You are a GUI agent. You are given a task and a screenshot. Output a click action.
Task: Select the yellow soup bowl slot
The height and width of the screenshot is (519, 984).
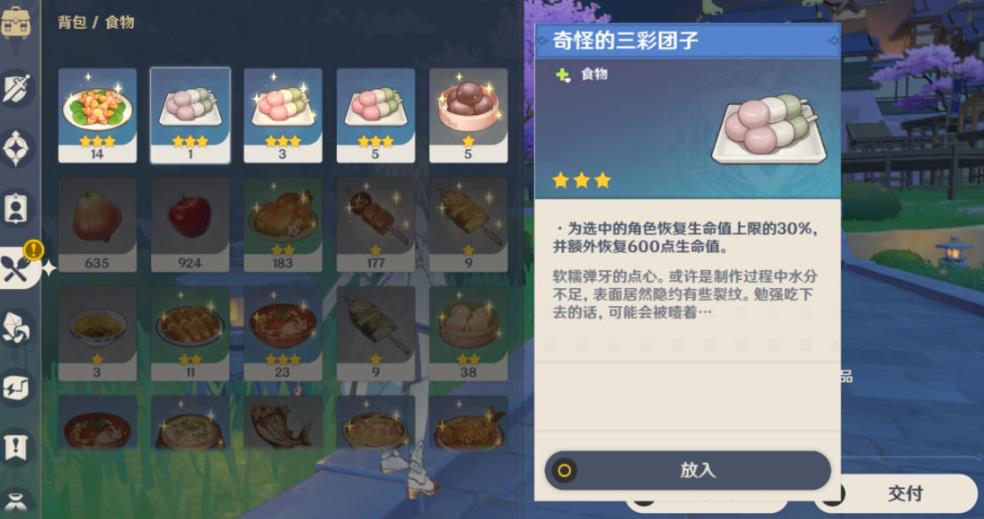click(97, 333)
